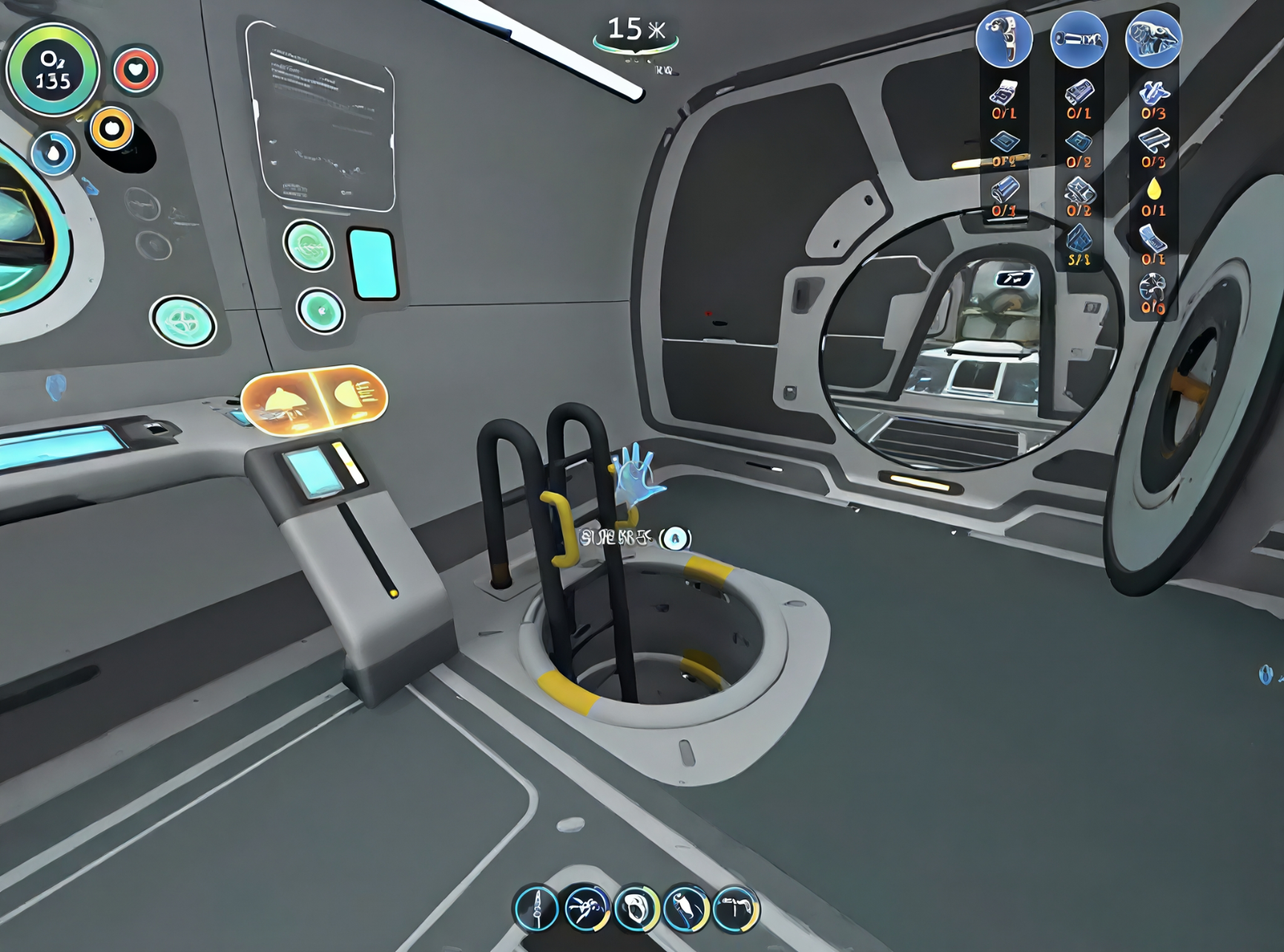
Task: Select the knife in the hotbar
Action: (x=536, y=908)
